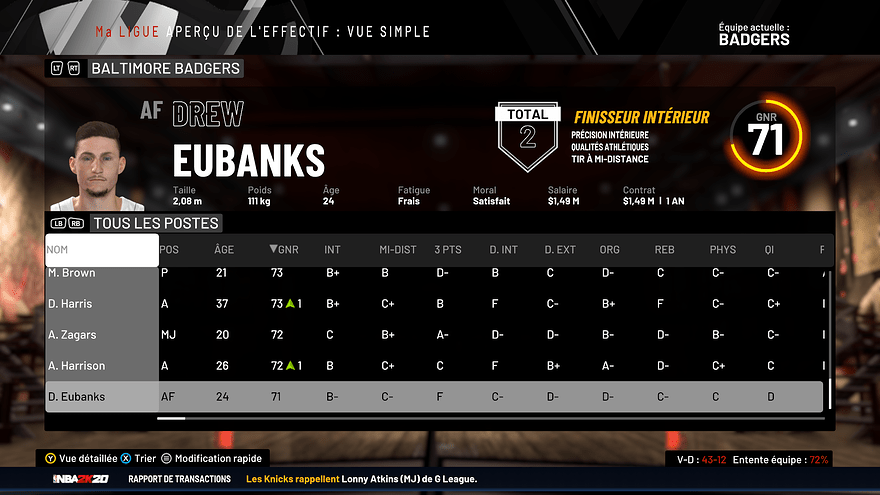880x495 pixels.
Task: Sort the list by ÂGE header
Action: (224, 249)
